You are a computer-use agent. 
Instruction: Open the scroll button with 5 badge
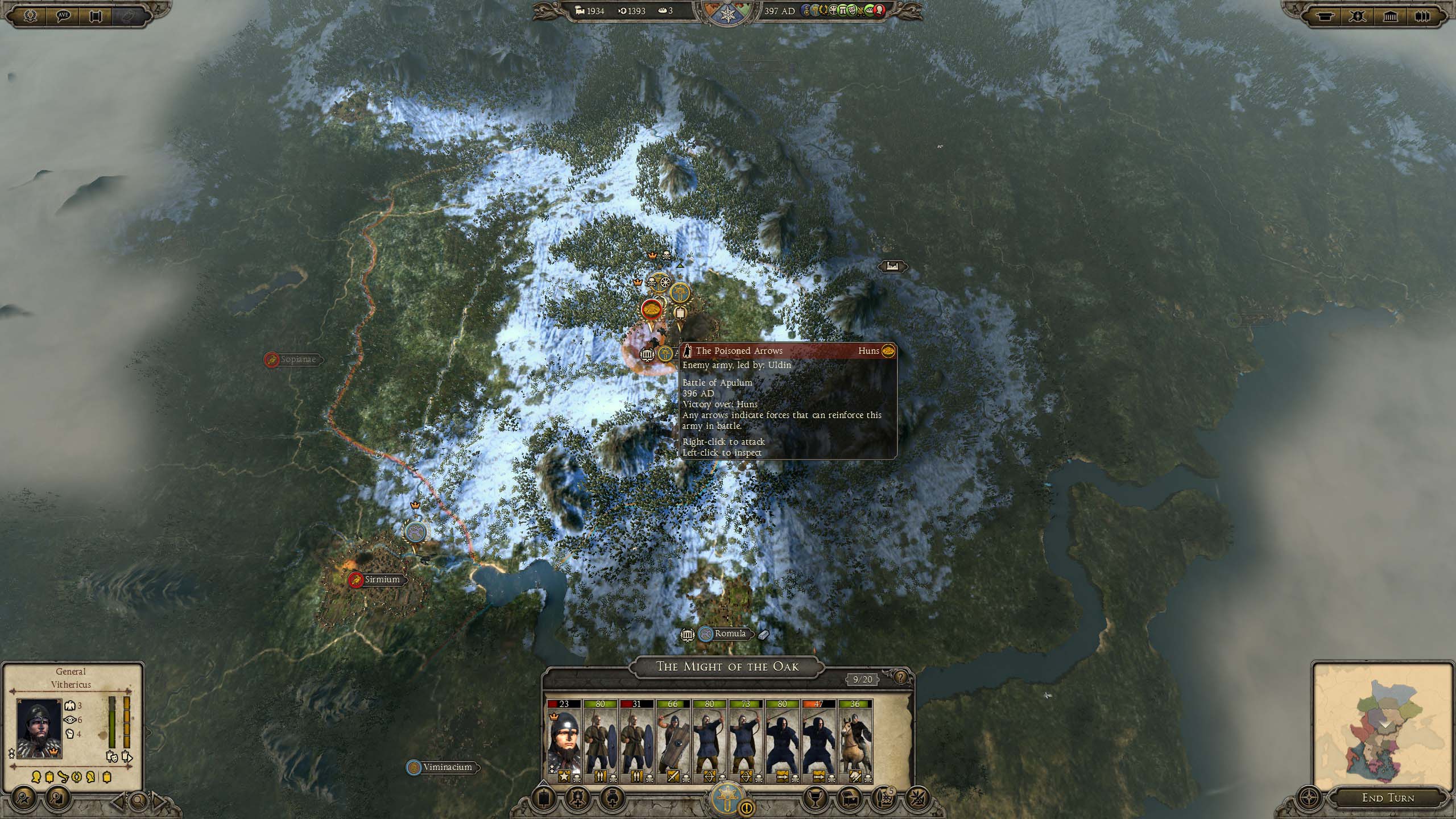pos(883,799)
